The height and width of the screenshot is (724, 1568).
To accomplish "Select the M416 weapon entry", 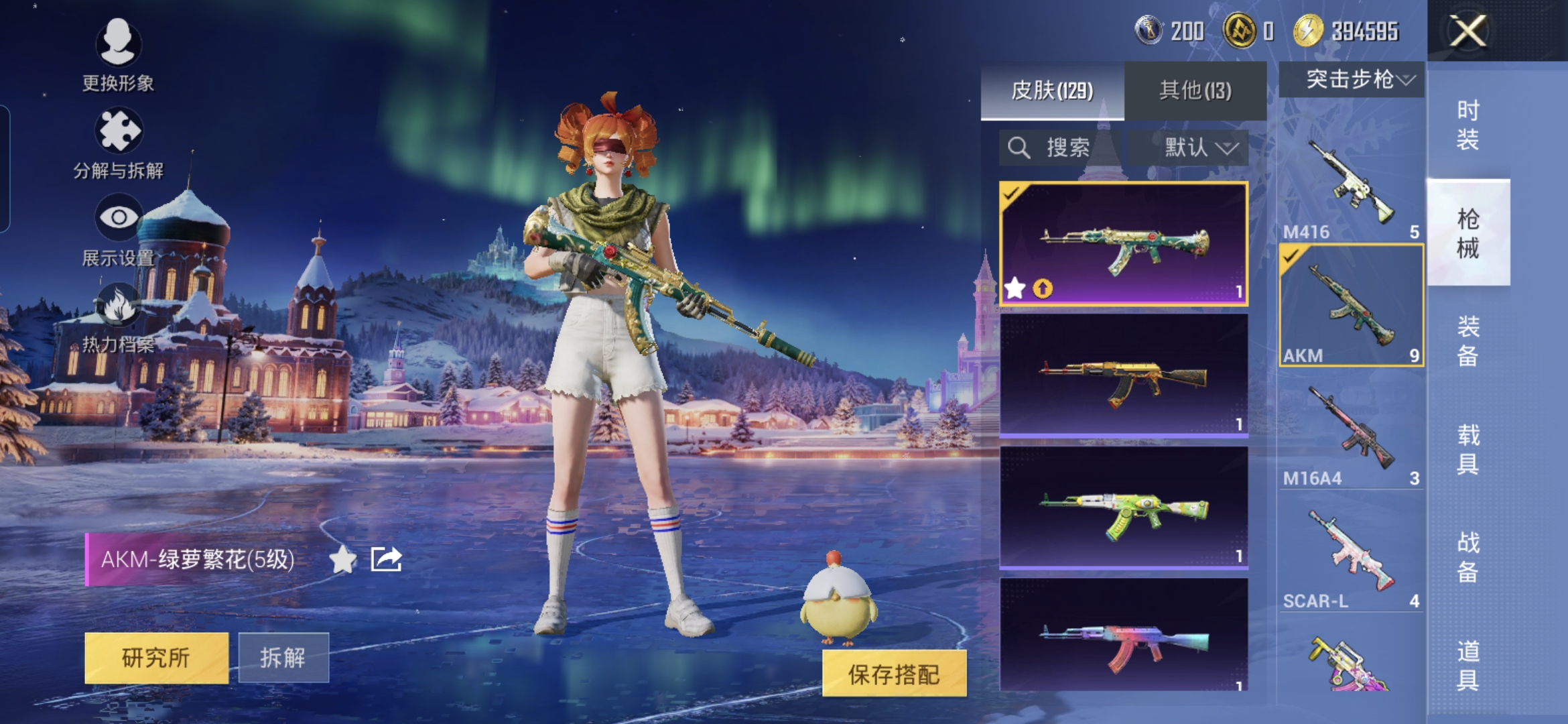I will point(1351,184).
